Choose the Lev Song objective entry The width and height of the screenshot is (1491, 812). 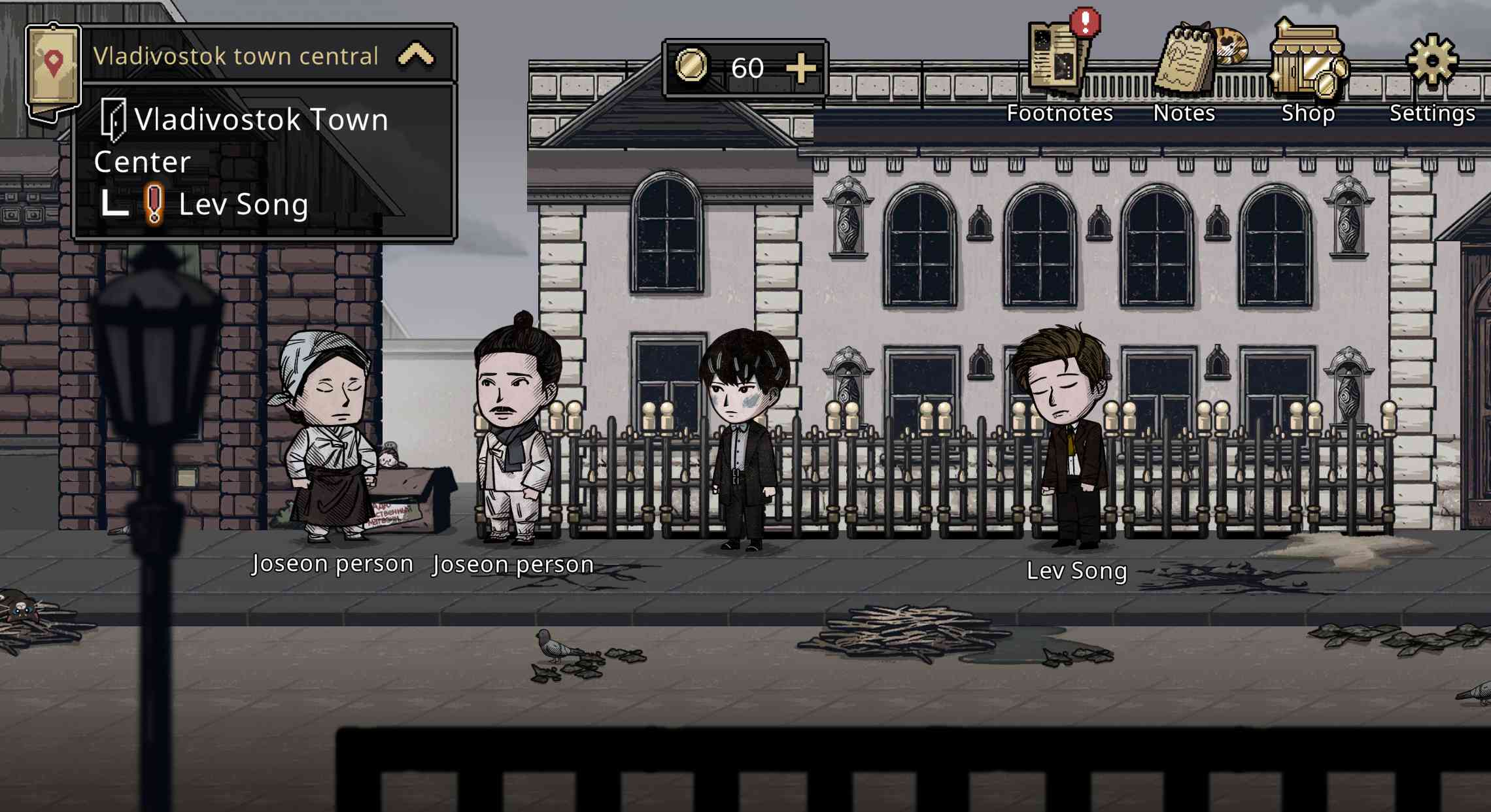click(243, 205)
